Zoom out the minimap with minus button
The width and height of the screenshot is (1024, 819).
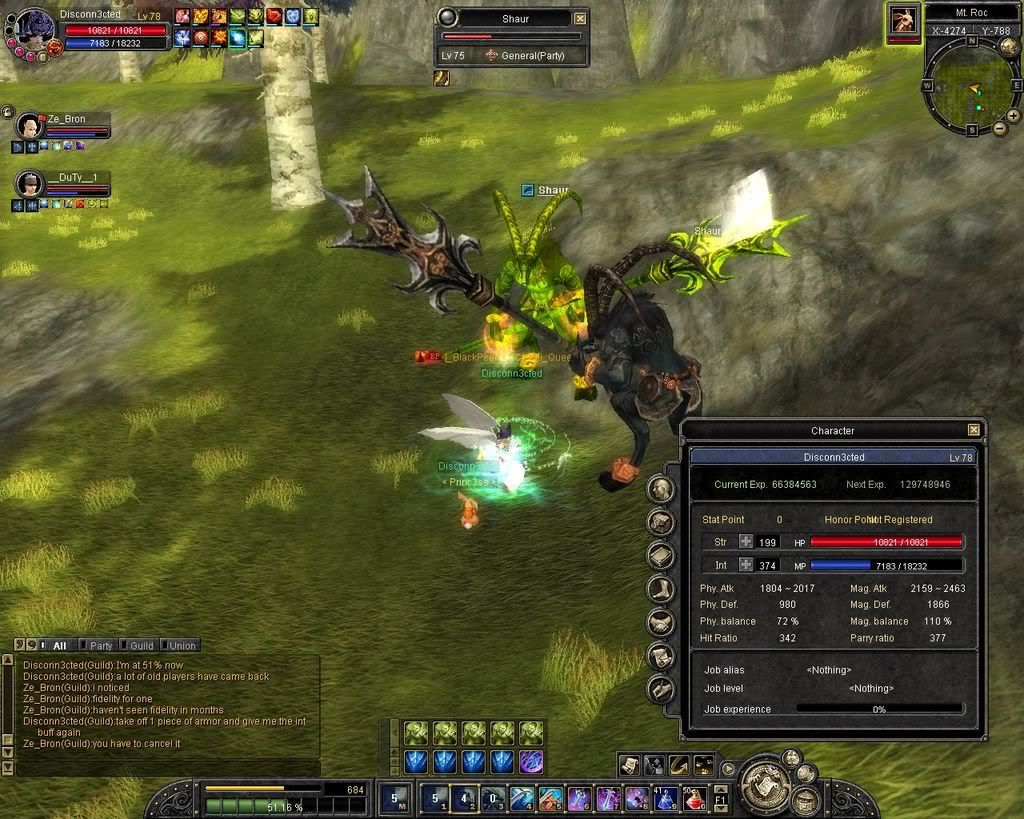(x=999, y=128)
